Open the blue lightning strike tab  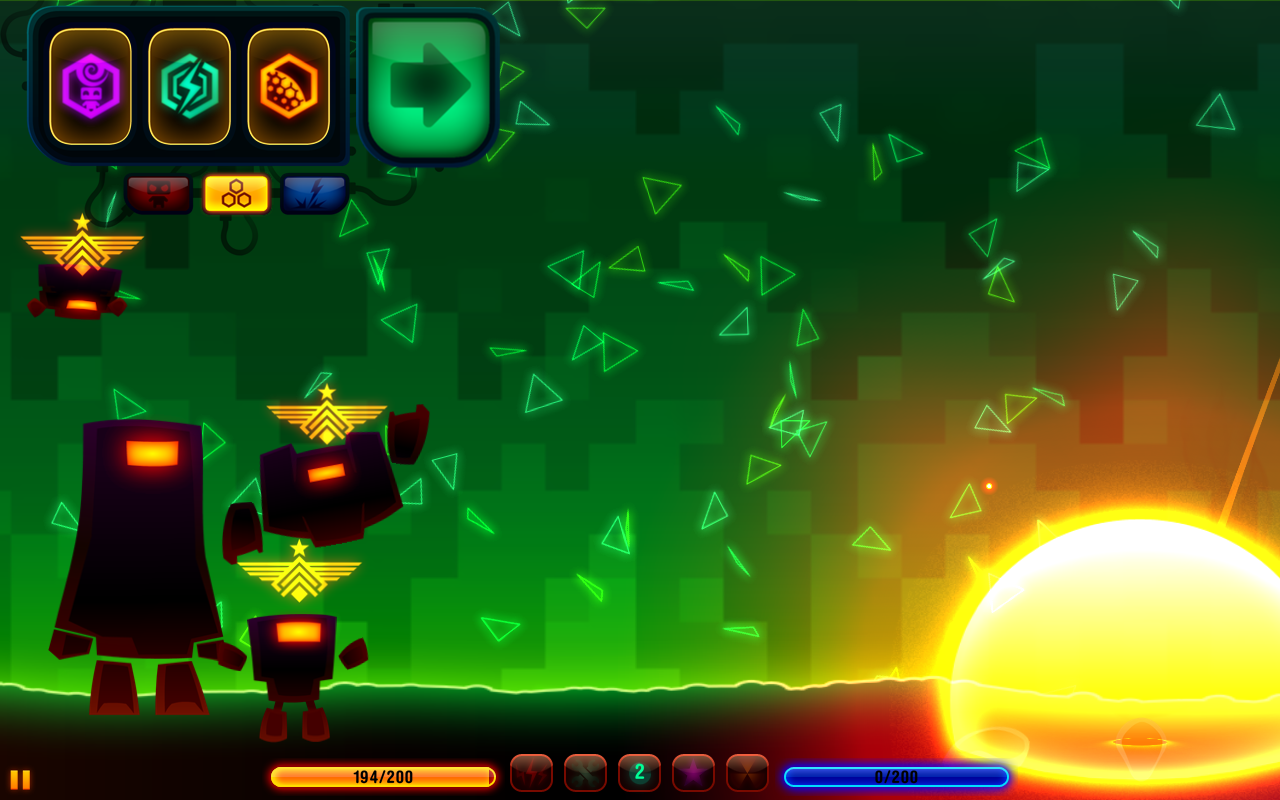point(314,194)
